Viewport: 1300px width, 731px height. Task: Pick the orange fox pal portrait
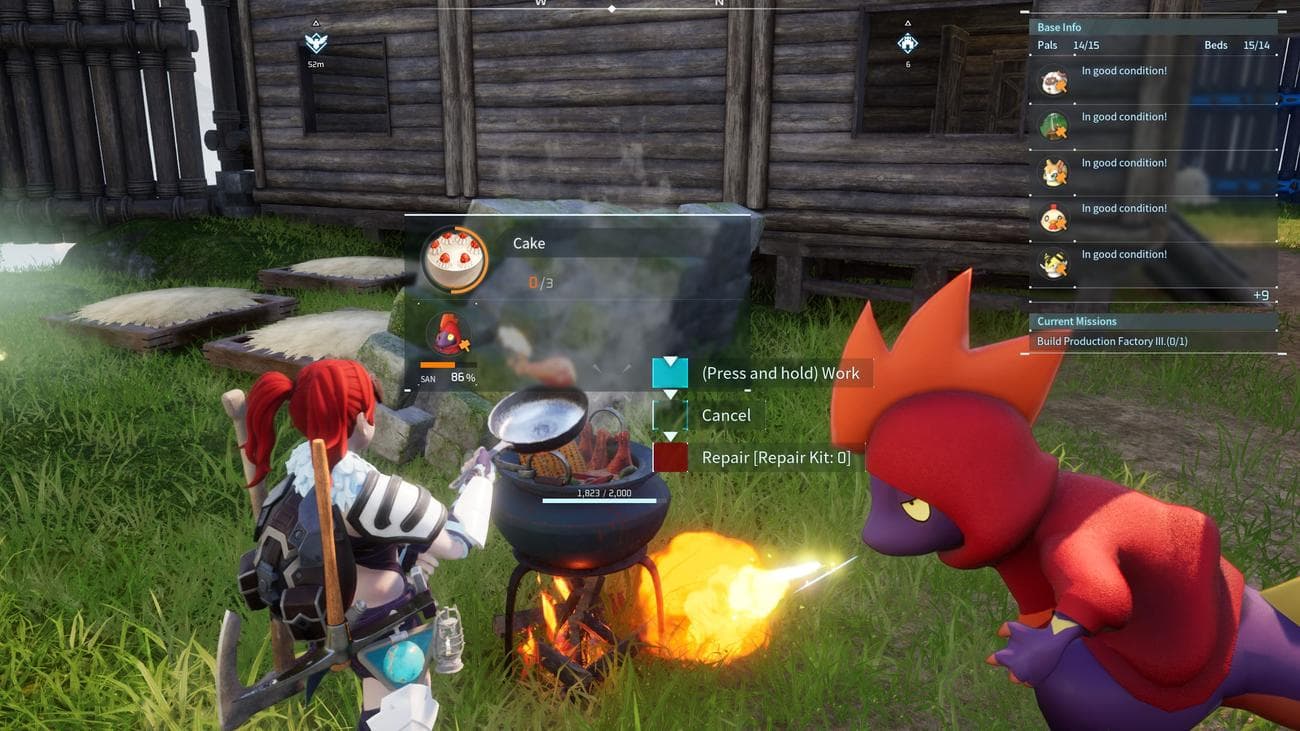click(x=1053, y=172)
